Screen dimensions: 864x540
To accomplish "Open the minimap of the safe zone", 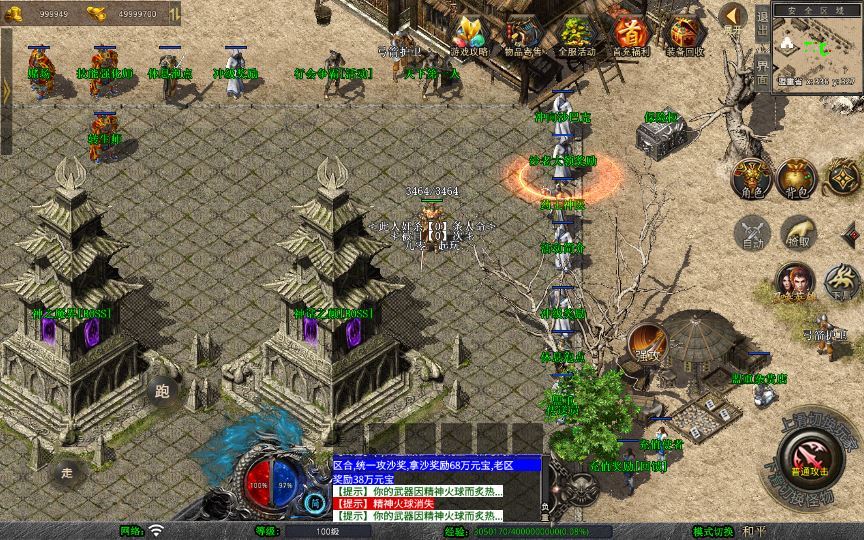I will pos(817,44).
